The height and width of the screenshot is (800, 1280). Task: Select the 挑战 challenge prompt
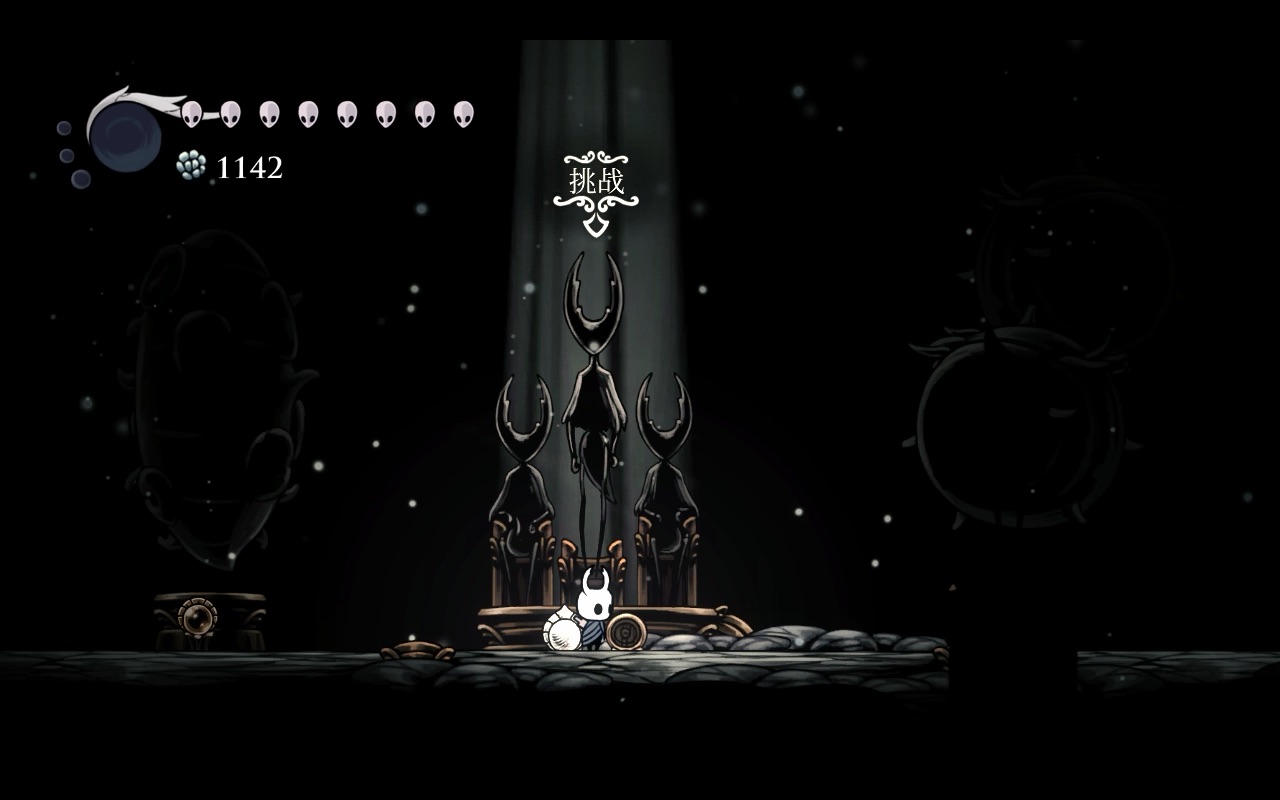(596, 183)
